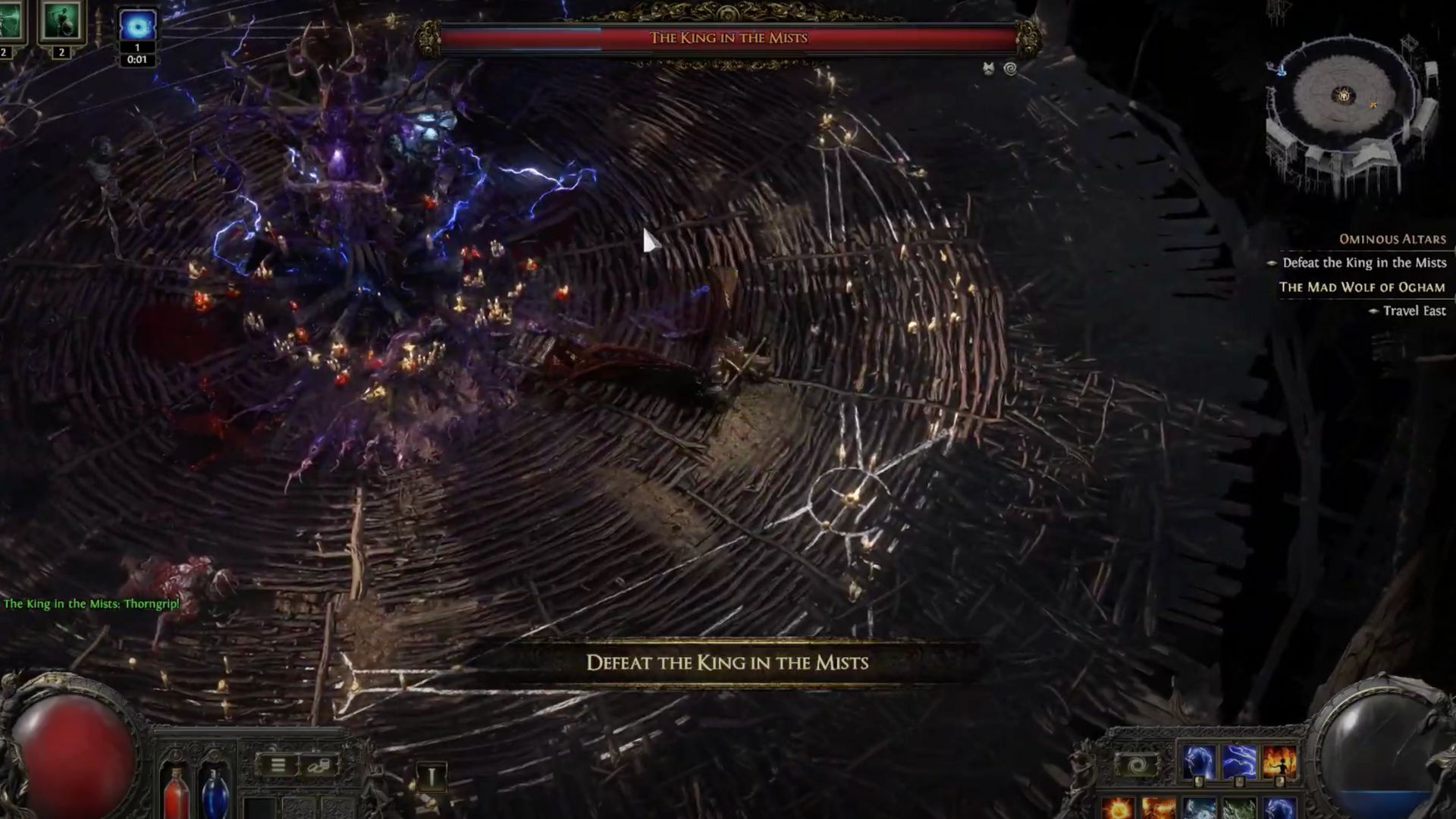Activate the green skill icon
Image resolution: width=1456 pixels, height=819 pixels.
click(x=1239, y=808)
